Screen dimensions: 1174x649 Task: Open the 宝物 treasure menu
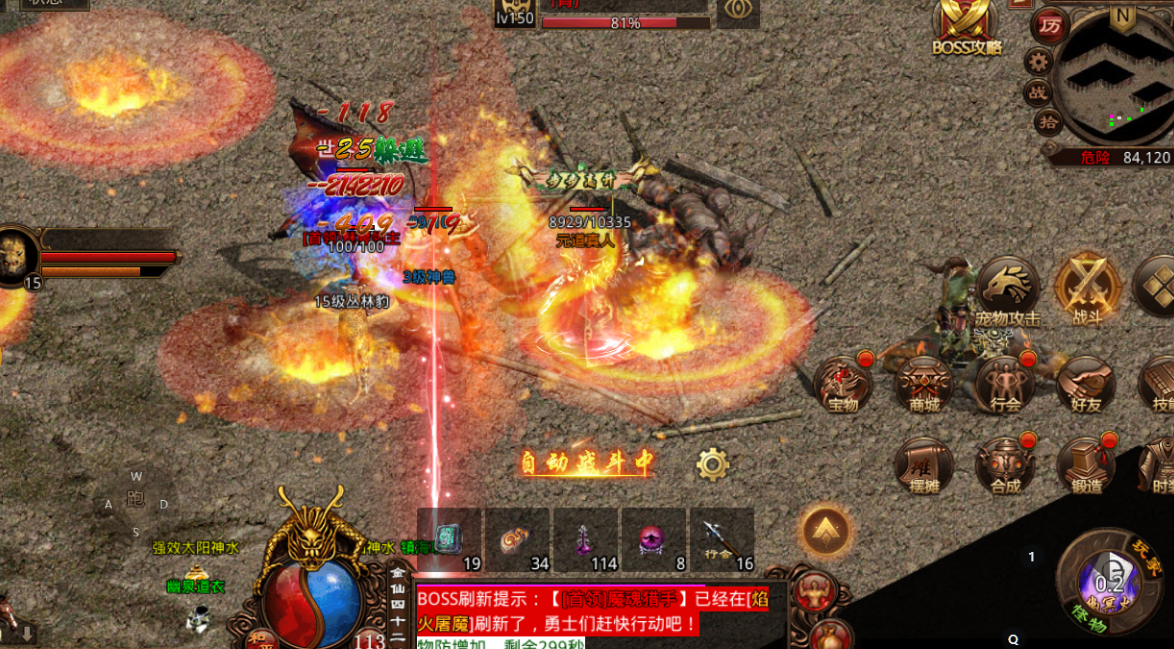pyautogui.click(x=843, y=384)
